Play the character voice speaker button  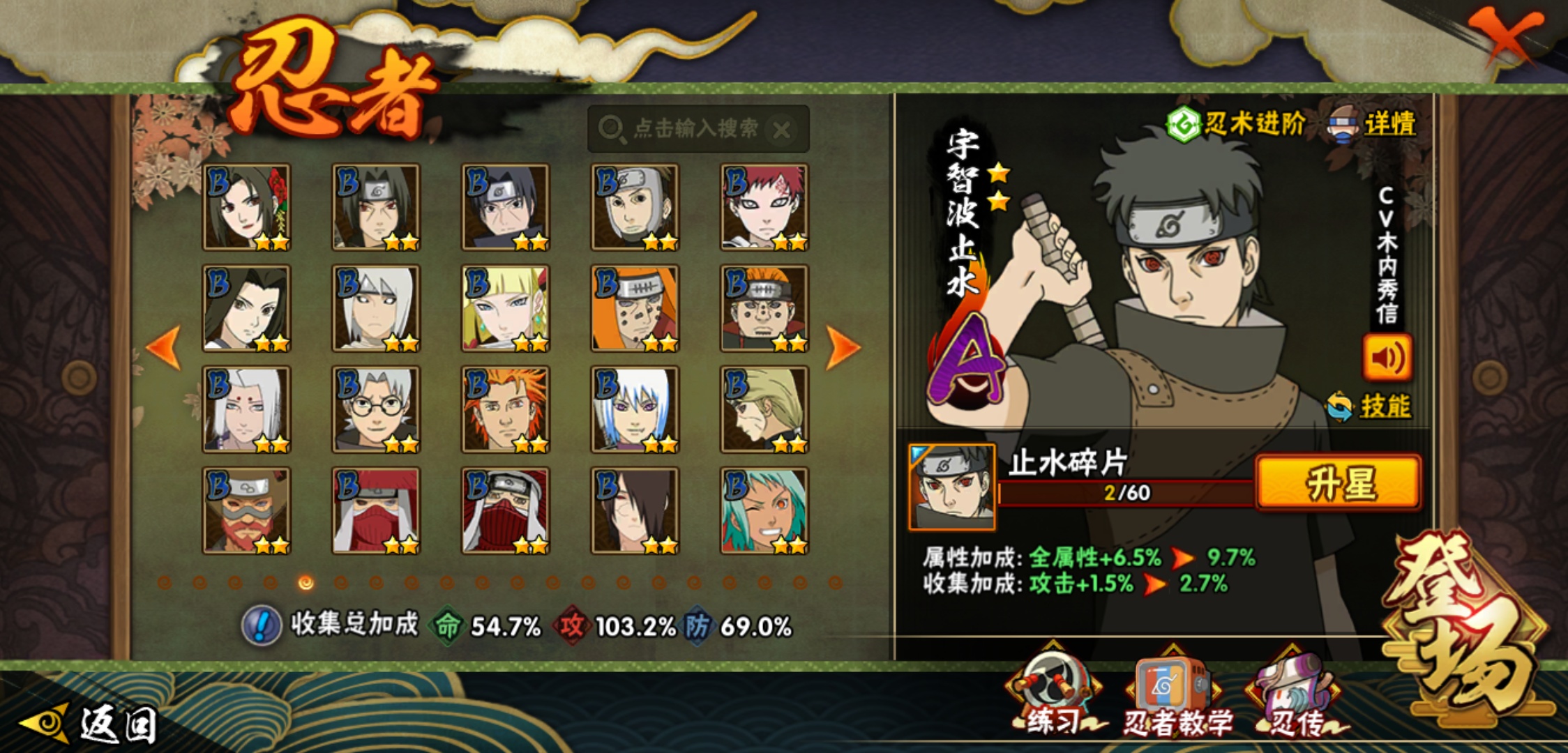tap(1387, 358)
